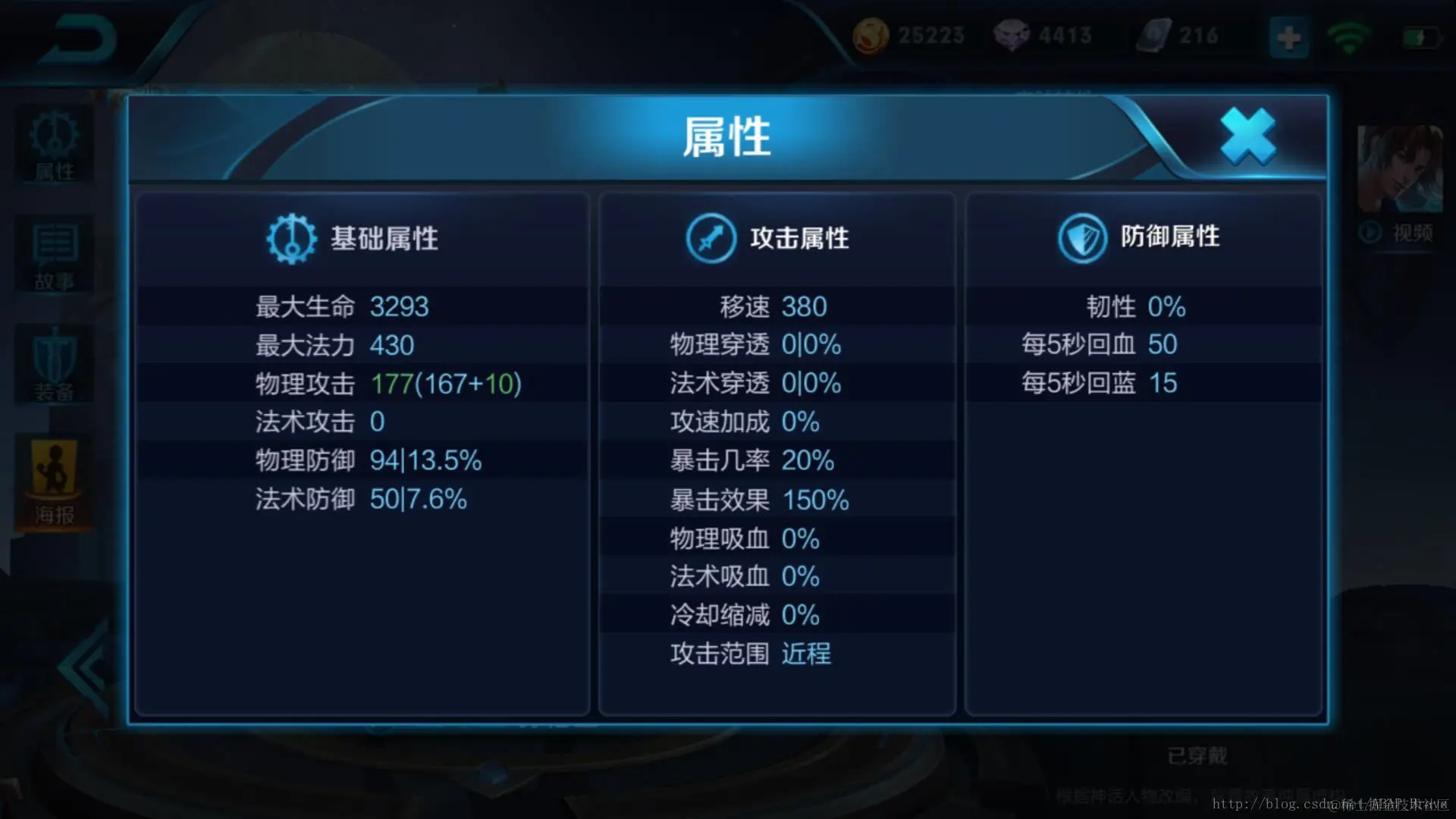Play the hero 视频 video
Image resolution: width=1456 pixels, height=819 pixels.
pos(1394,233)
